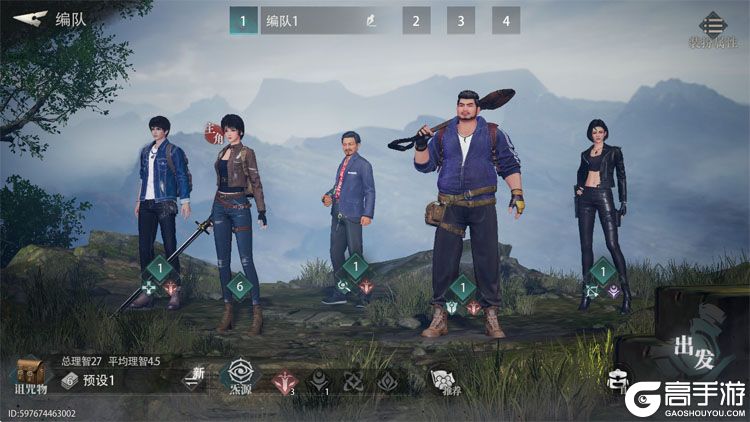Select squad tab 1
The height and width of the screenshot is (422, 750).
pos(243,20)
